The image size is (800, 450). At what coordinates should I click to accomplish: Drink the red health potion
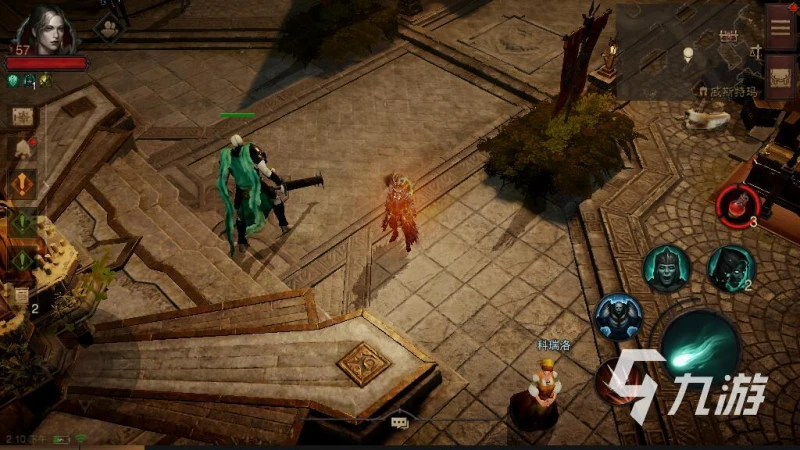[738, 204]
